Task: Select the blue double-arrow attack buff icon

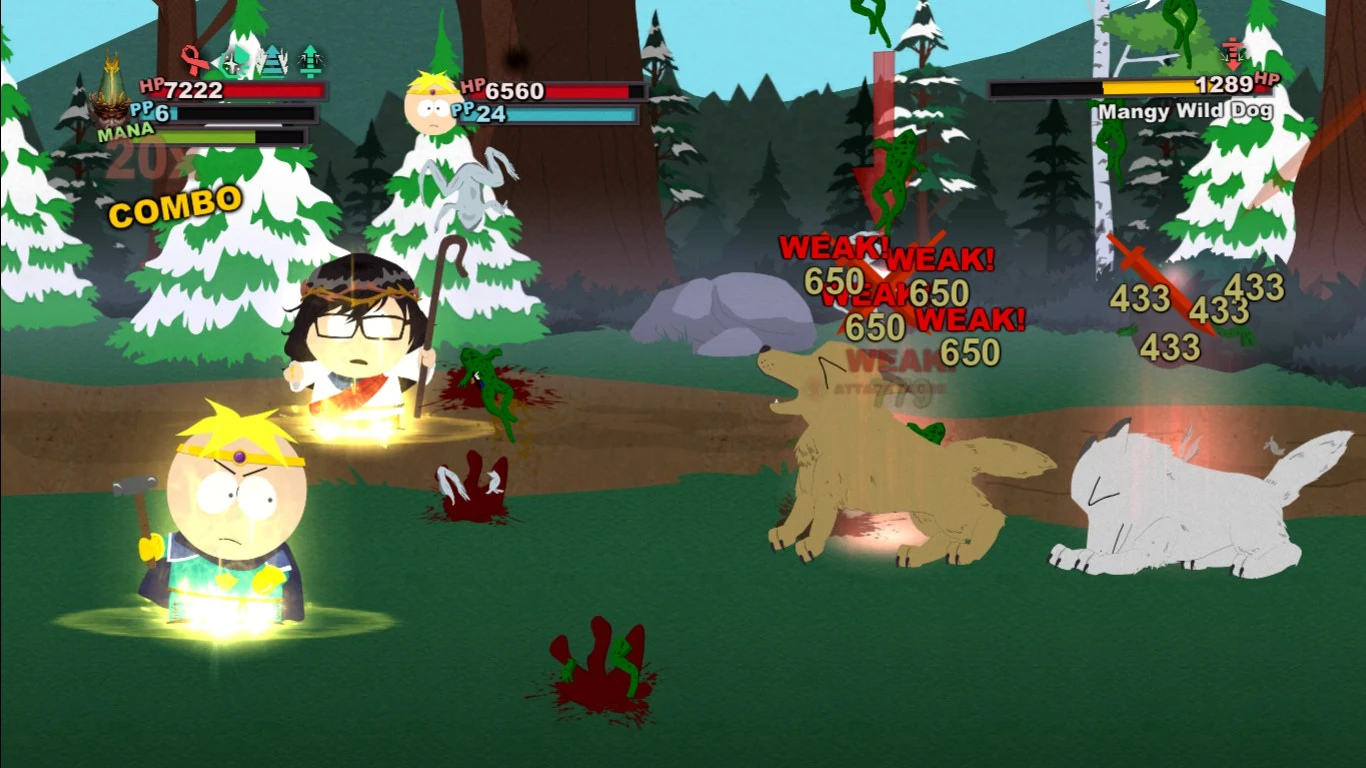Action: (x=272, y=60)
